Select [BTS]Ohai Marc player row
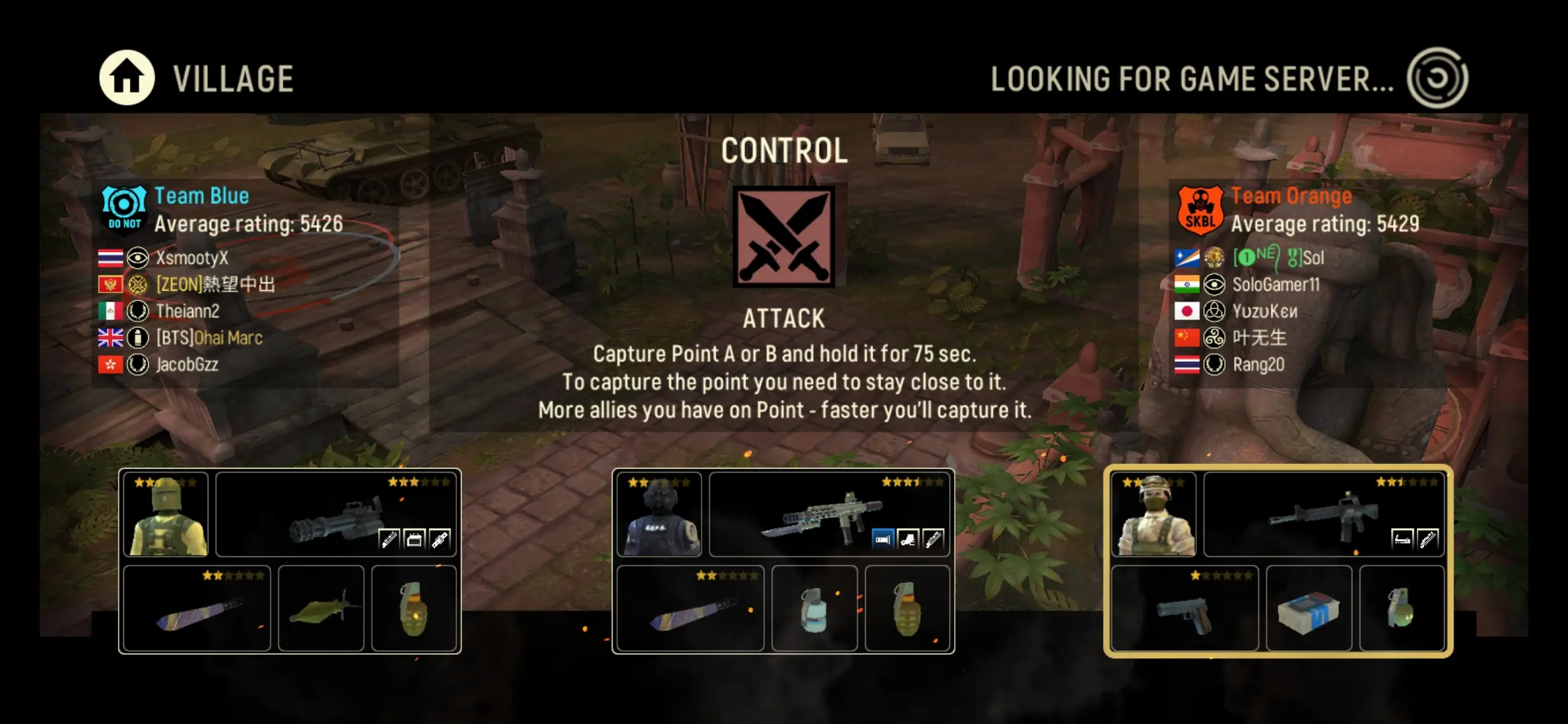The image size is (1568, 724). (209, 338)
